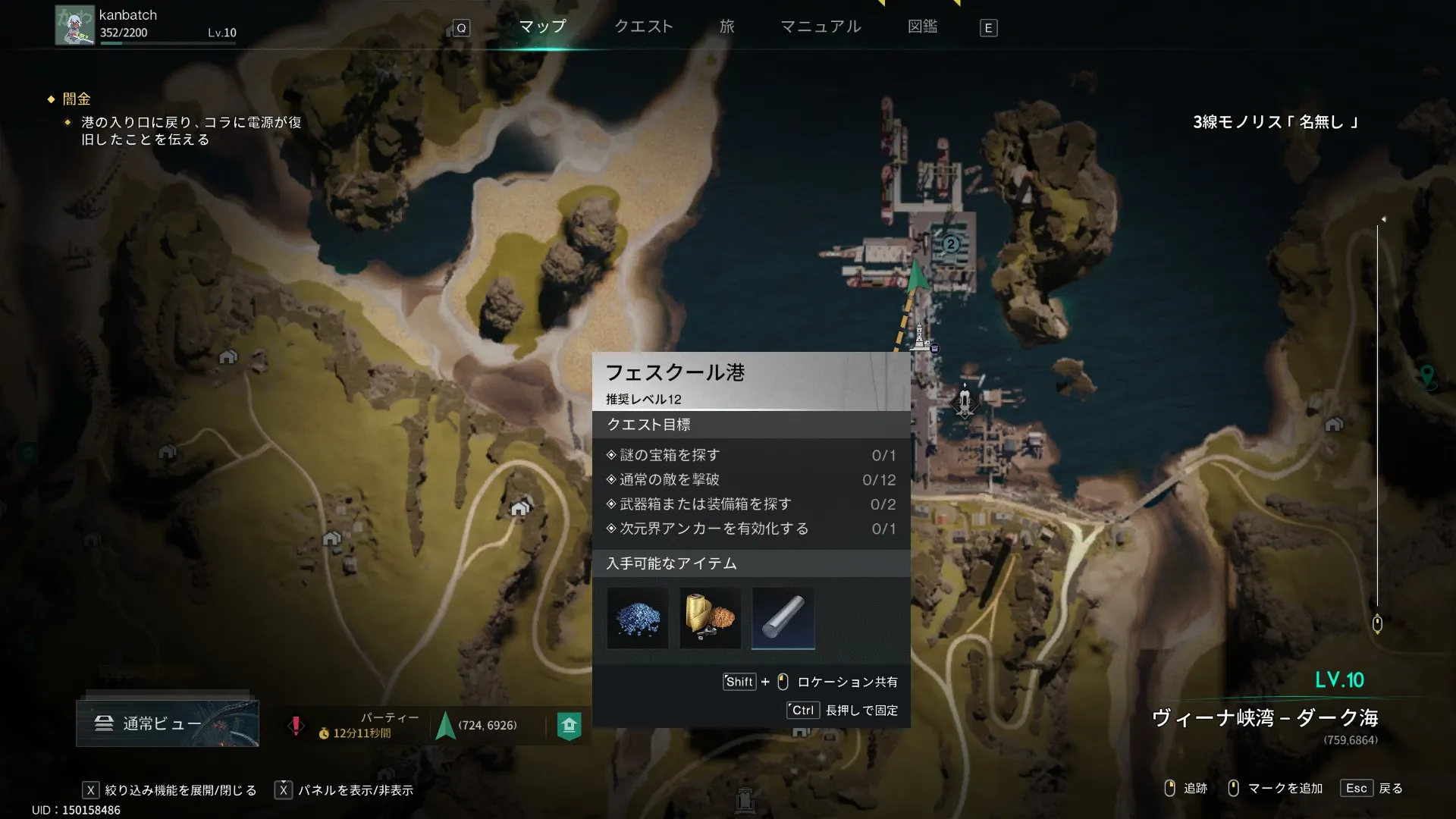The width and height of the screenshot is (1456, 819).
Task: Select the green player arrow on map
Action: click(x=917, y=275)
